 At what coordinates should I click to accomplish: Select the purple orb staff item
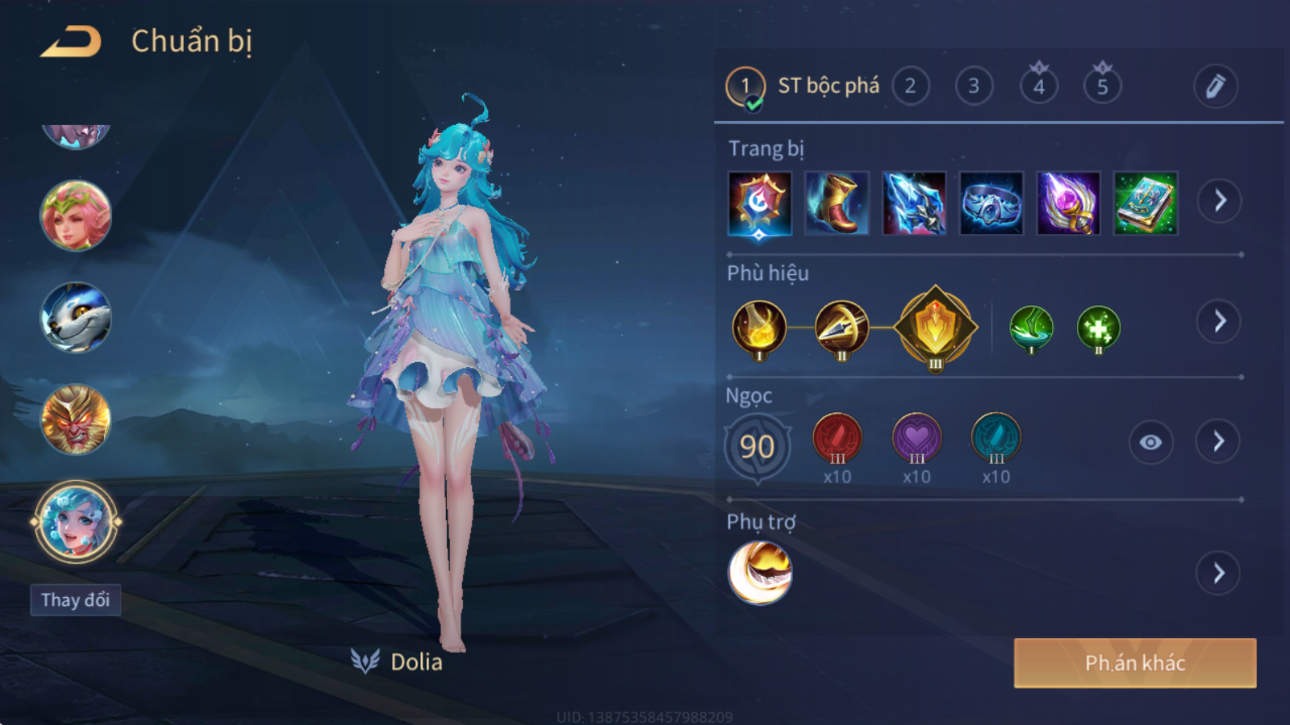pyautogui.click(x=1068, y=203)
